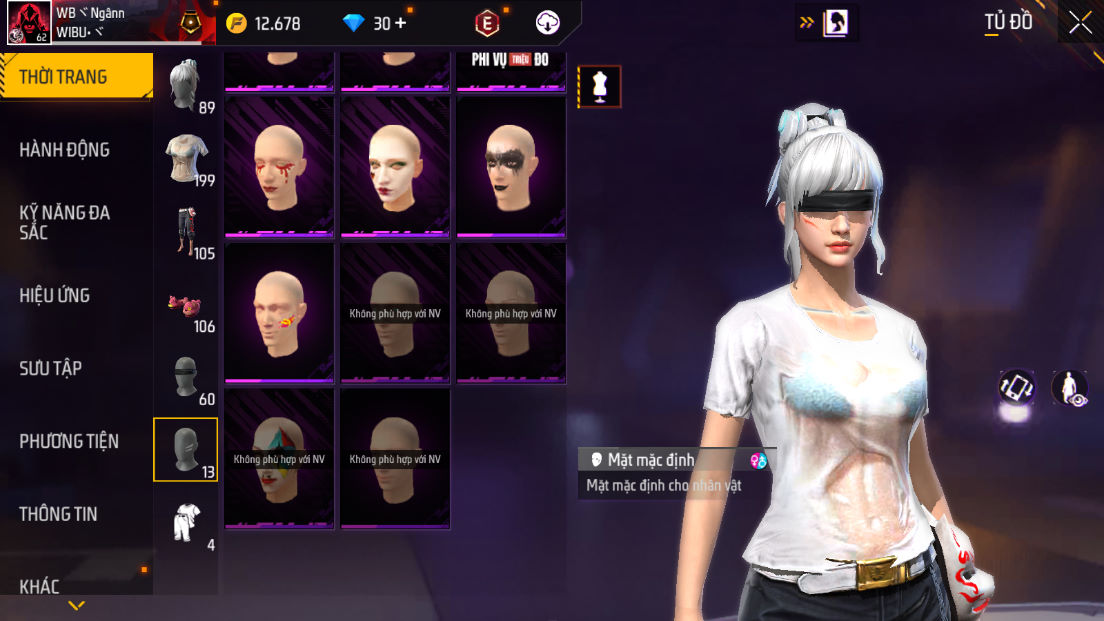Image resolution: width=1104 pixels, height=621 pixels.
Task: Go to the SƯU TẬP tab
Action: (51, 368)
